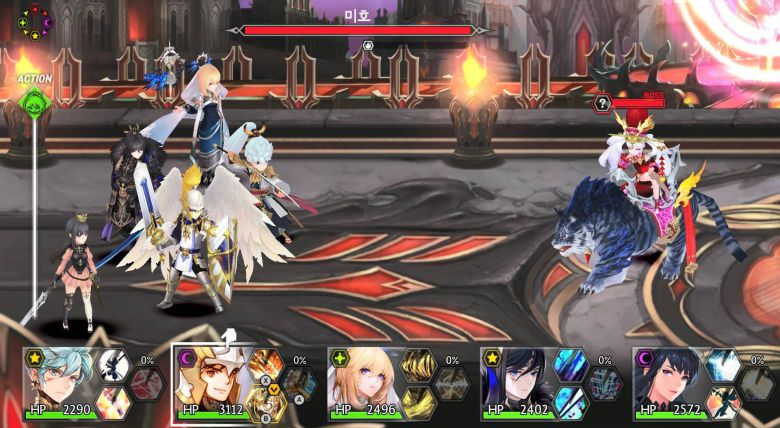Trigger the healer's dimmed ultimate skill

click(x=451, y=382)
